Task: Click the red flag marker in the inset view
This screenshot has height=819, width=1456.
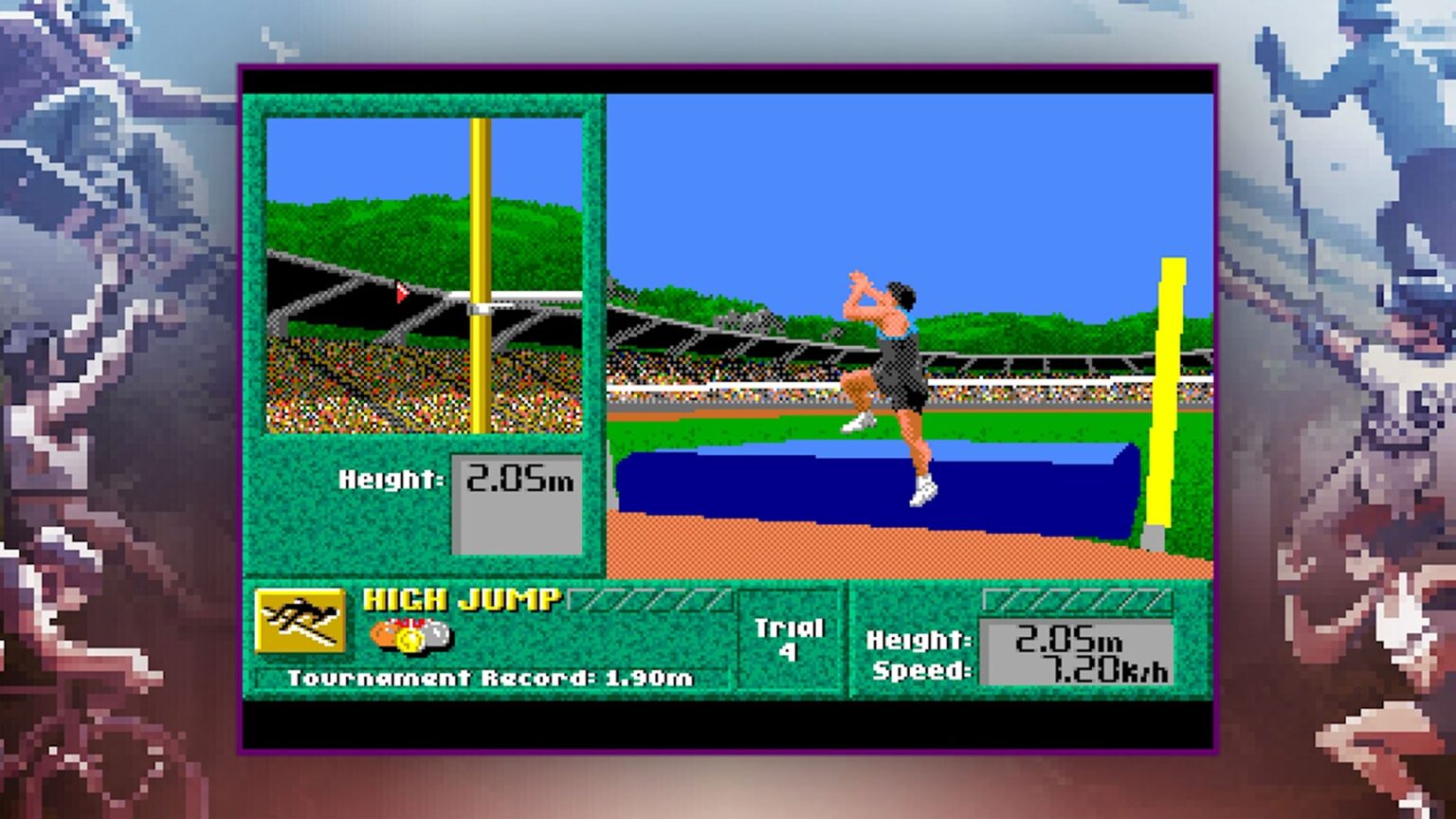Action: [400, 293]
